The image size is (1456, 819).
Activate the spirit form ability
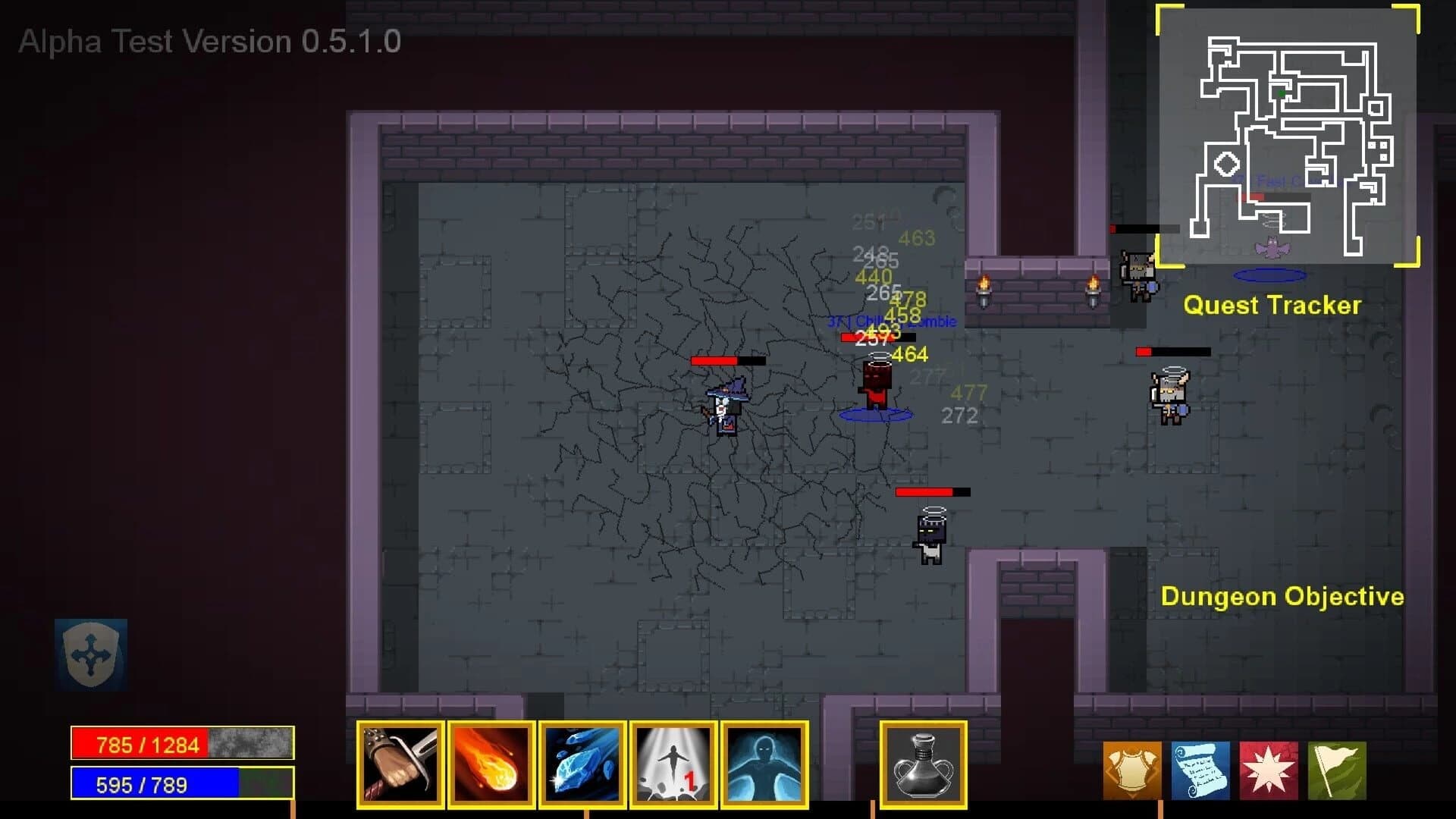click(x=764, y=764)
